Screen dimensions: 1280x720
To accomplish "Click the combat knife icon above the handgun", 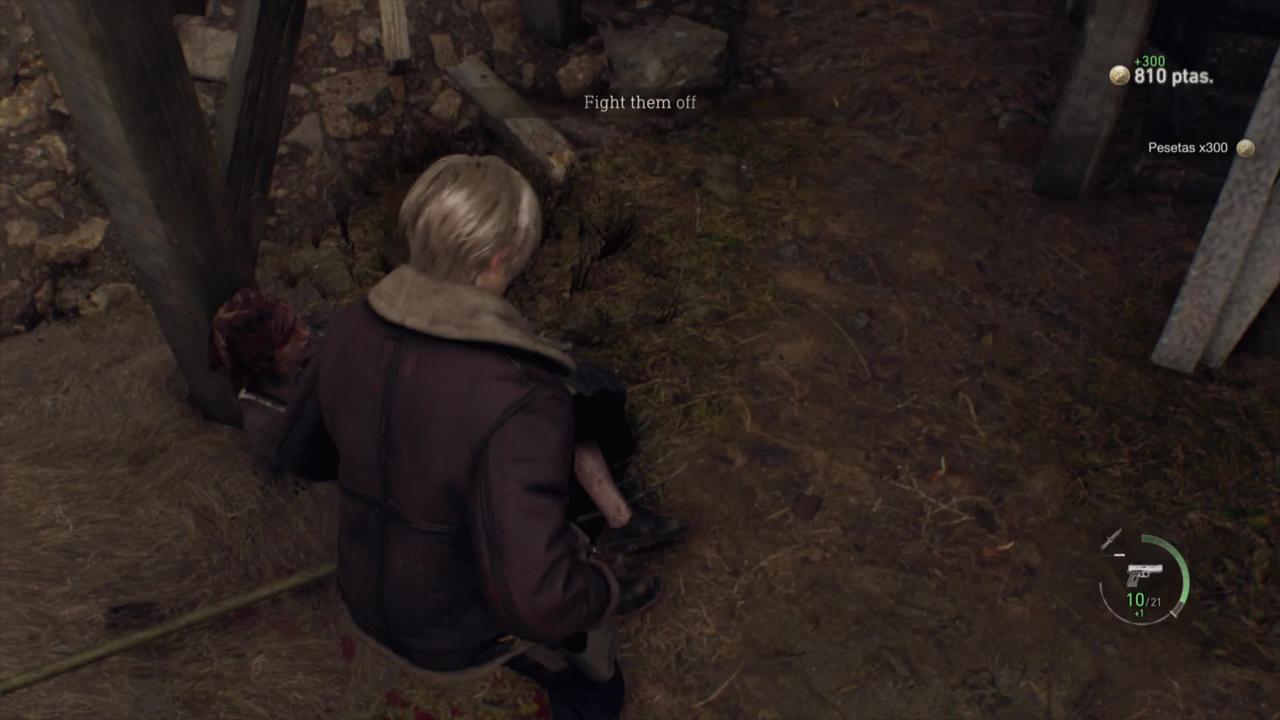I will click(x=1110, y=538).
